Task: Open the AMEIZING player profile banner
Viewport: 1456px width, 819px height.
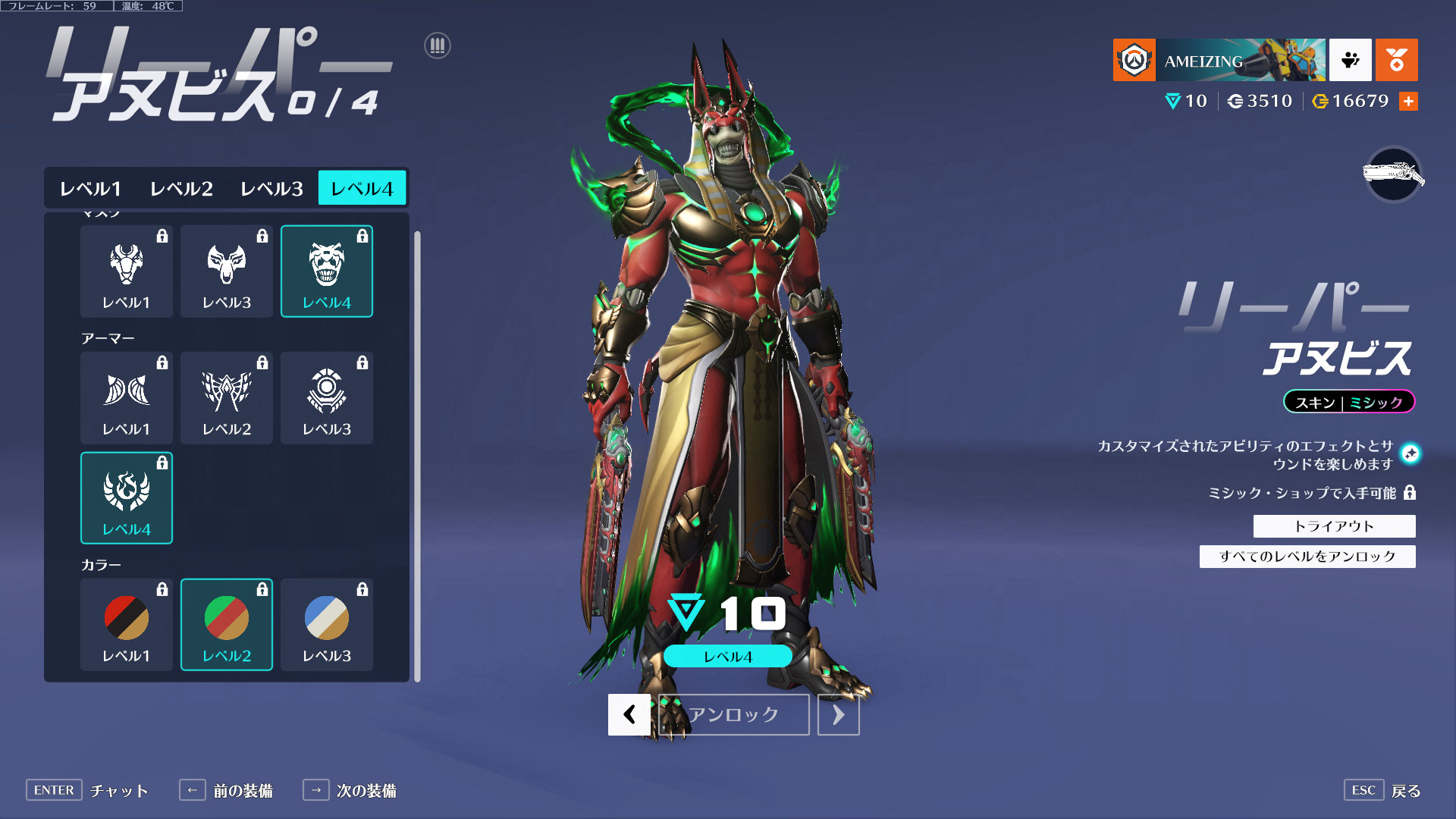Action: click(1219, 60)
